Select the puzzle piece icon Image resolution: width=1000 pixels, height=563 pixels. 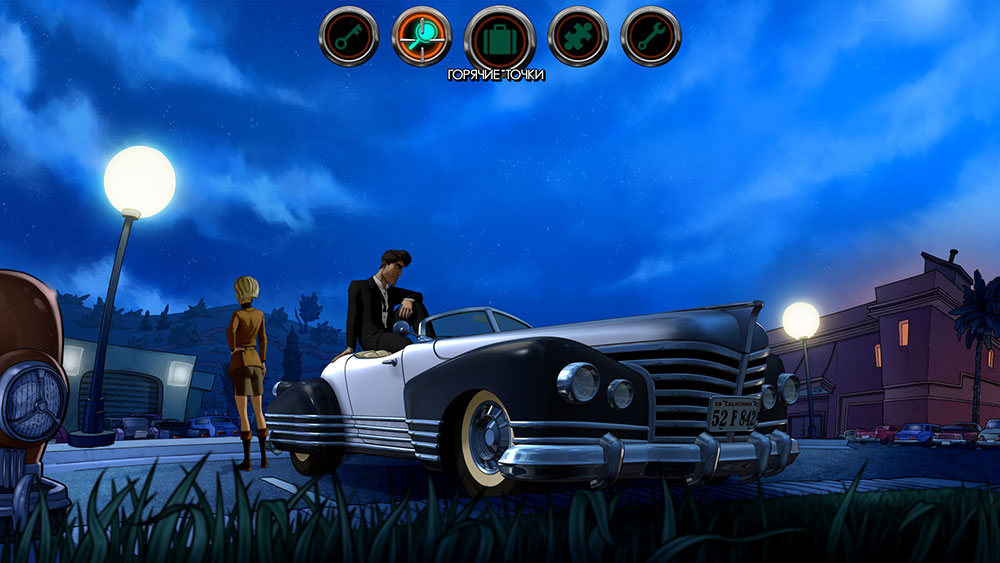pos(577,37)
